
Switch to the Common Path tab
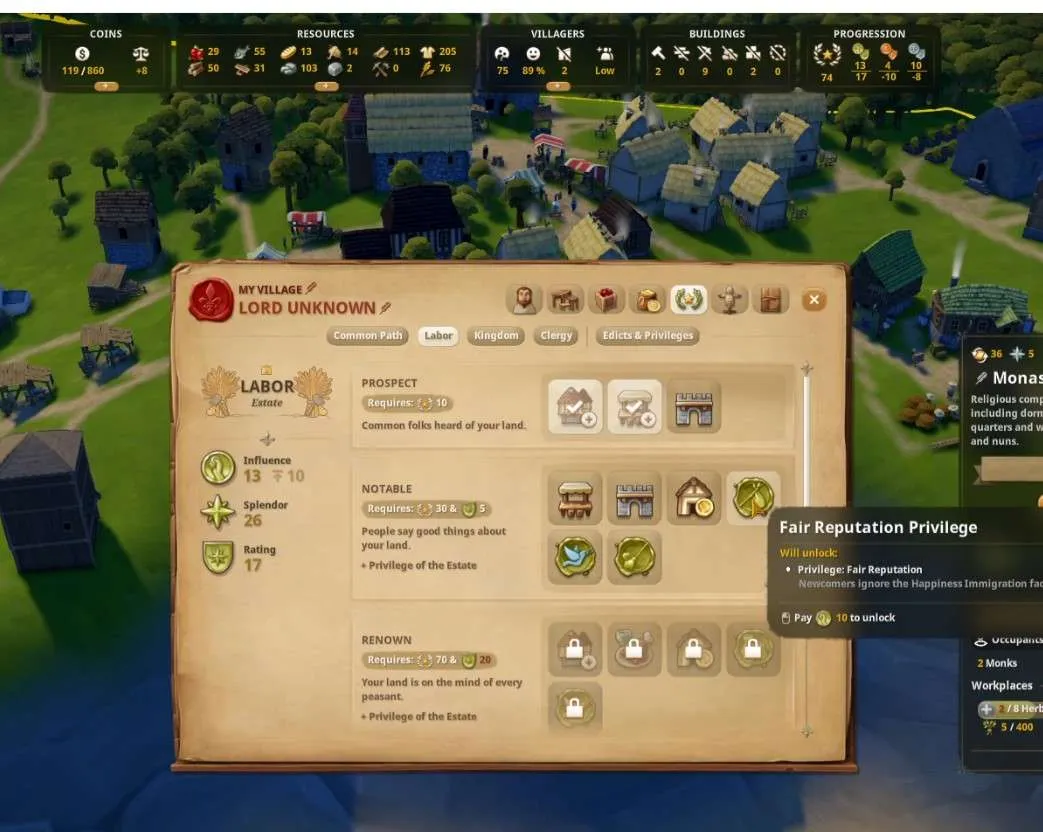pyautogui.click(x=368, y=336)
